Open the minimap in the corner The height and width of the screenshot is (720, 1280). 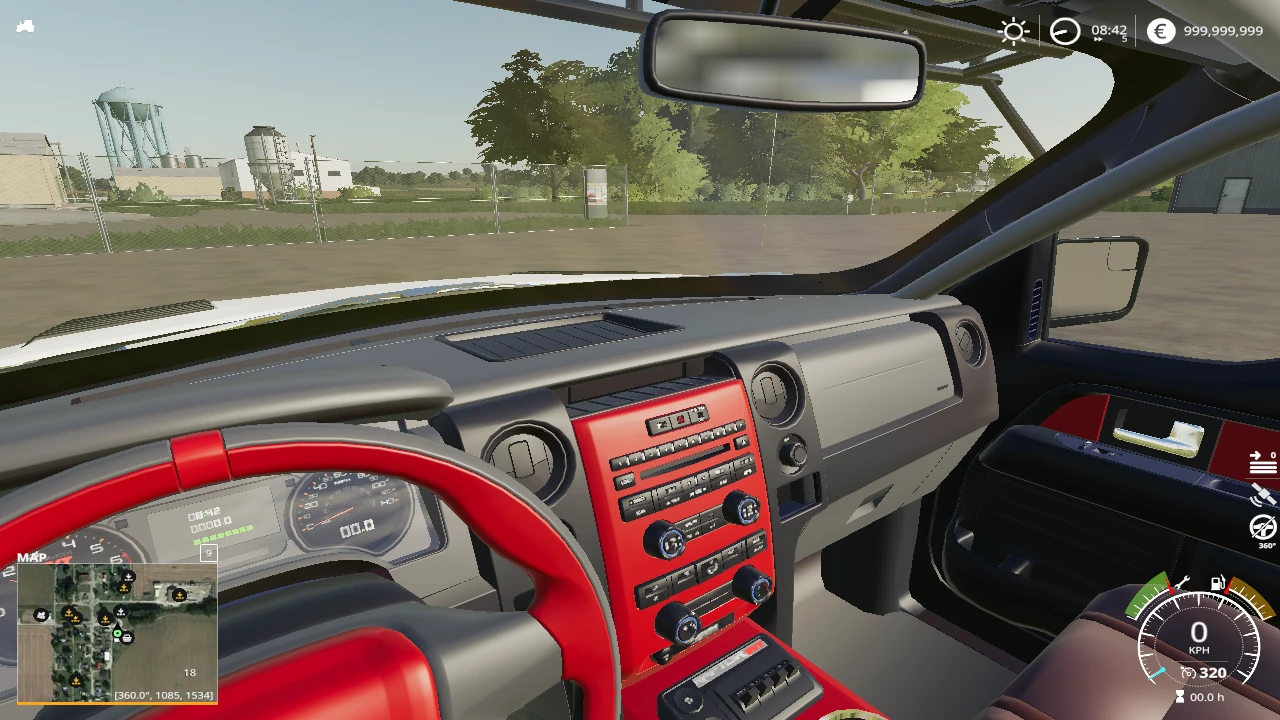[117, 632]
